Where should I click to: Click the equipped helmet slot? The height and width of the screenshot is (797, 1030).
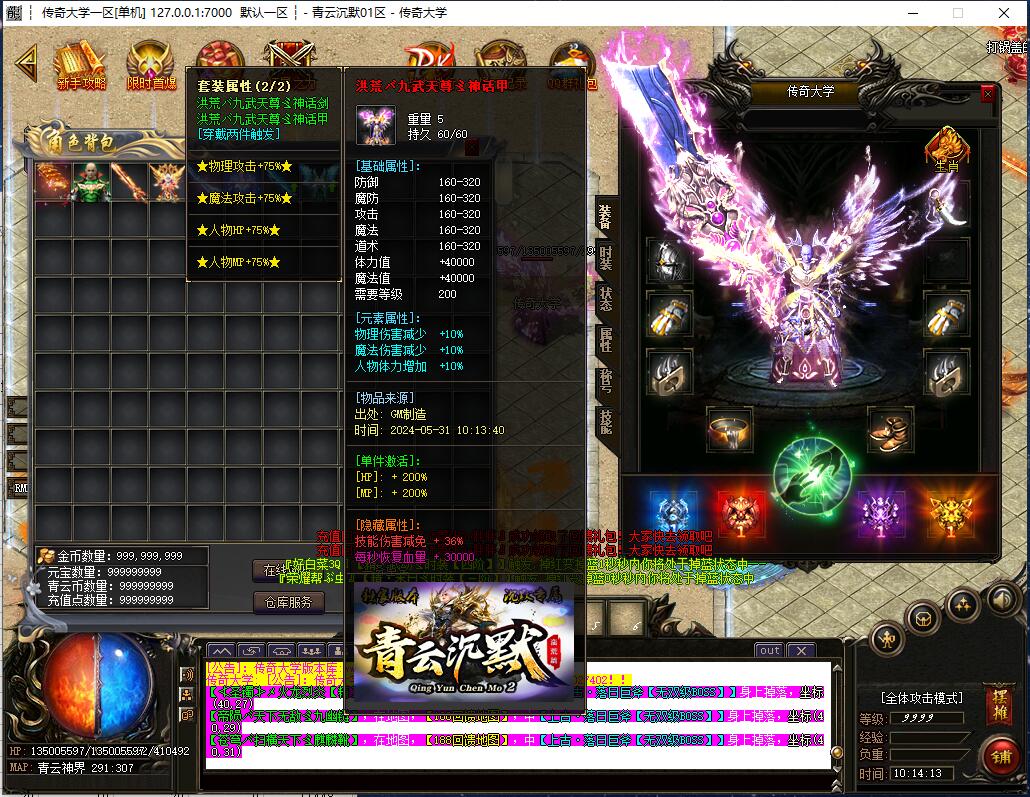668,260
